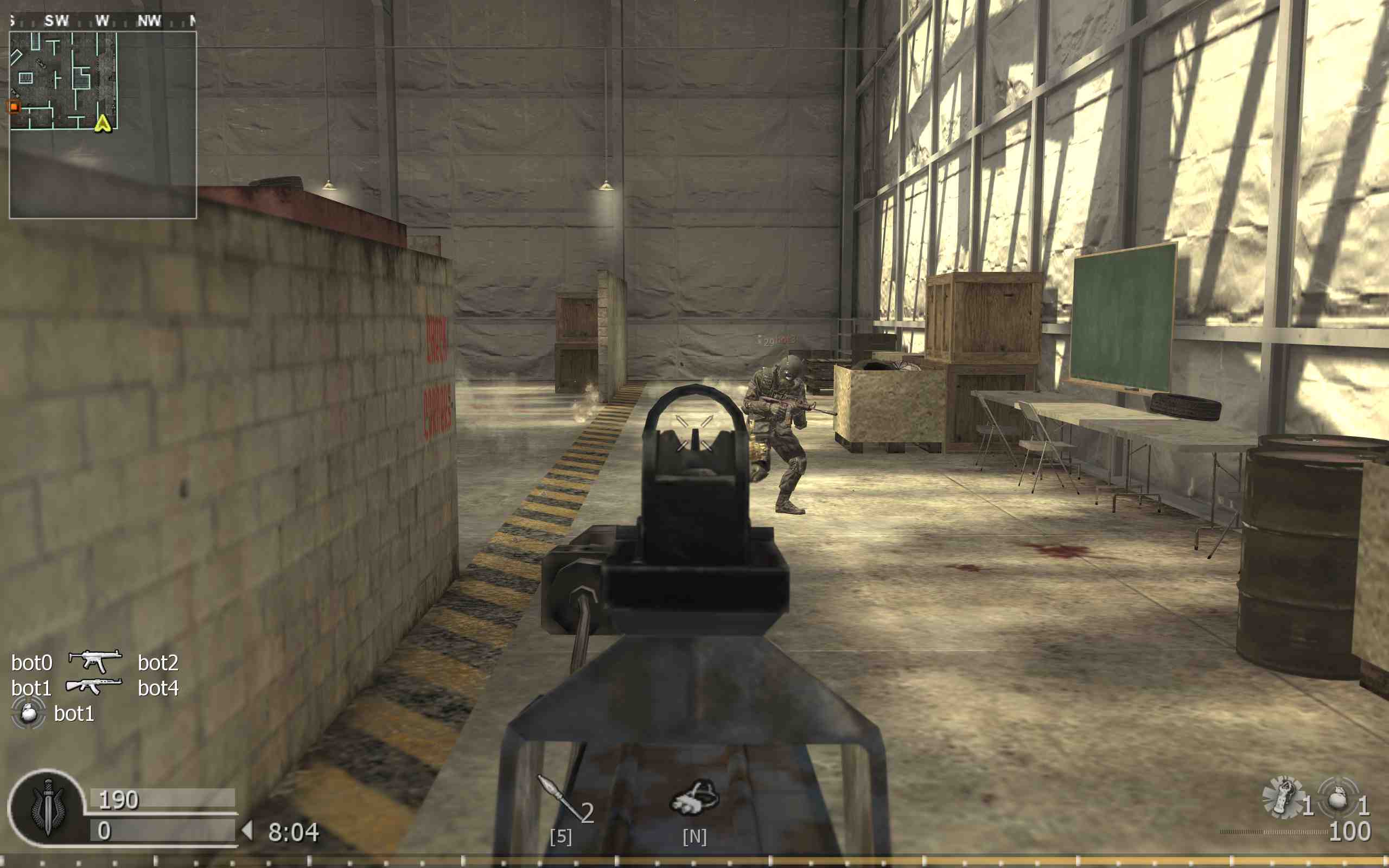This screenshot has width=1389, height=868.
Task: Click the left-pointing arrow beside the 8:04 timer
Action: click(x=248, y=829)
